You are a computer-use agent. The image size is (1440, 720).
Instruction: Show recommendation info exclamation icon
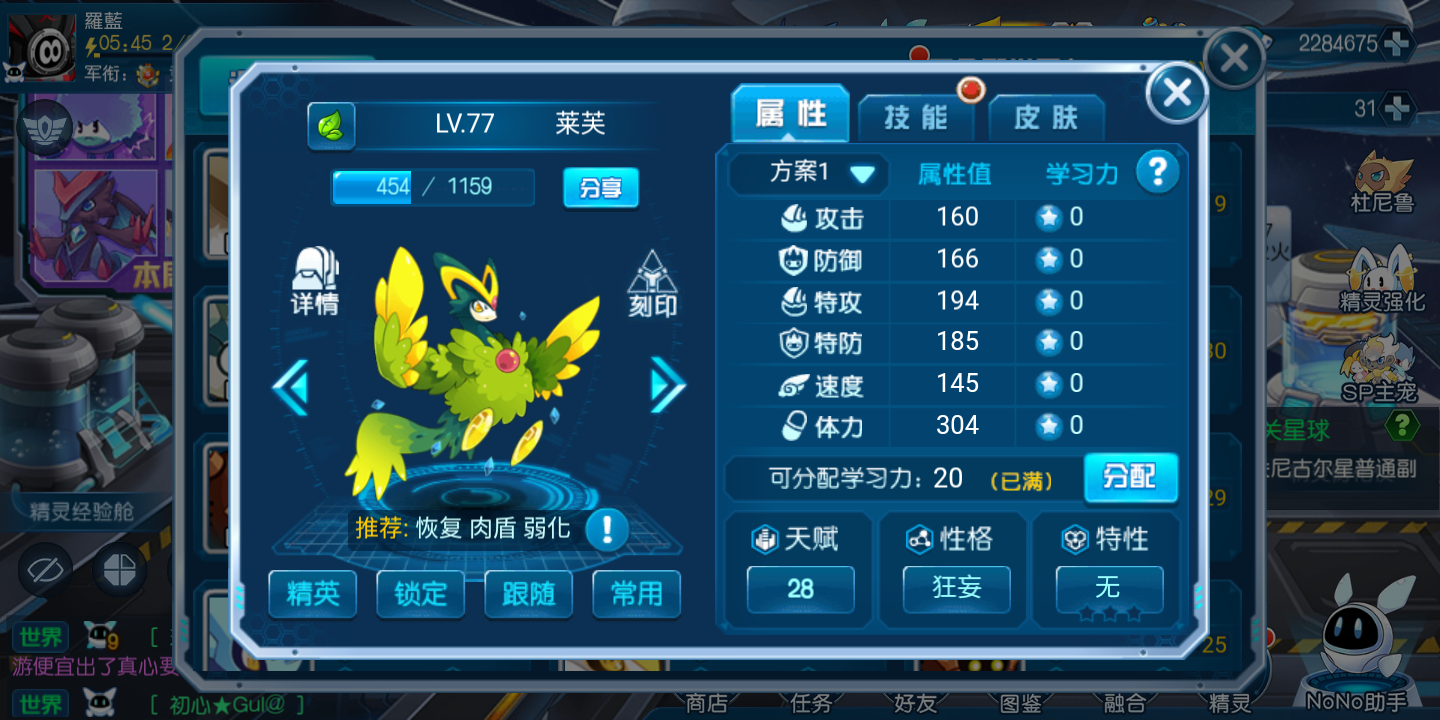click(x=607, y=529)
